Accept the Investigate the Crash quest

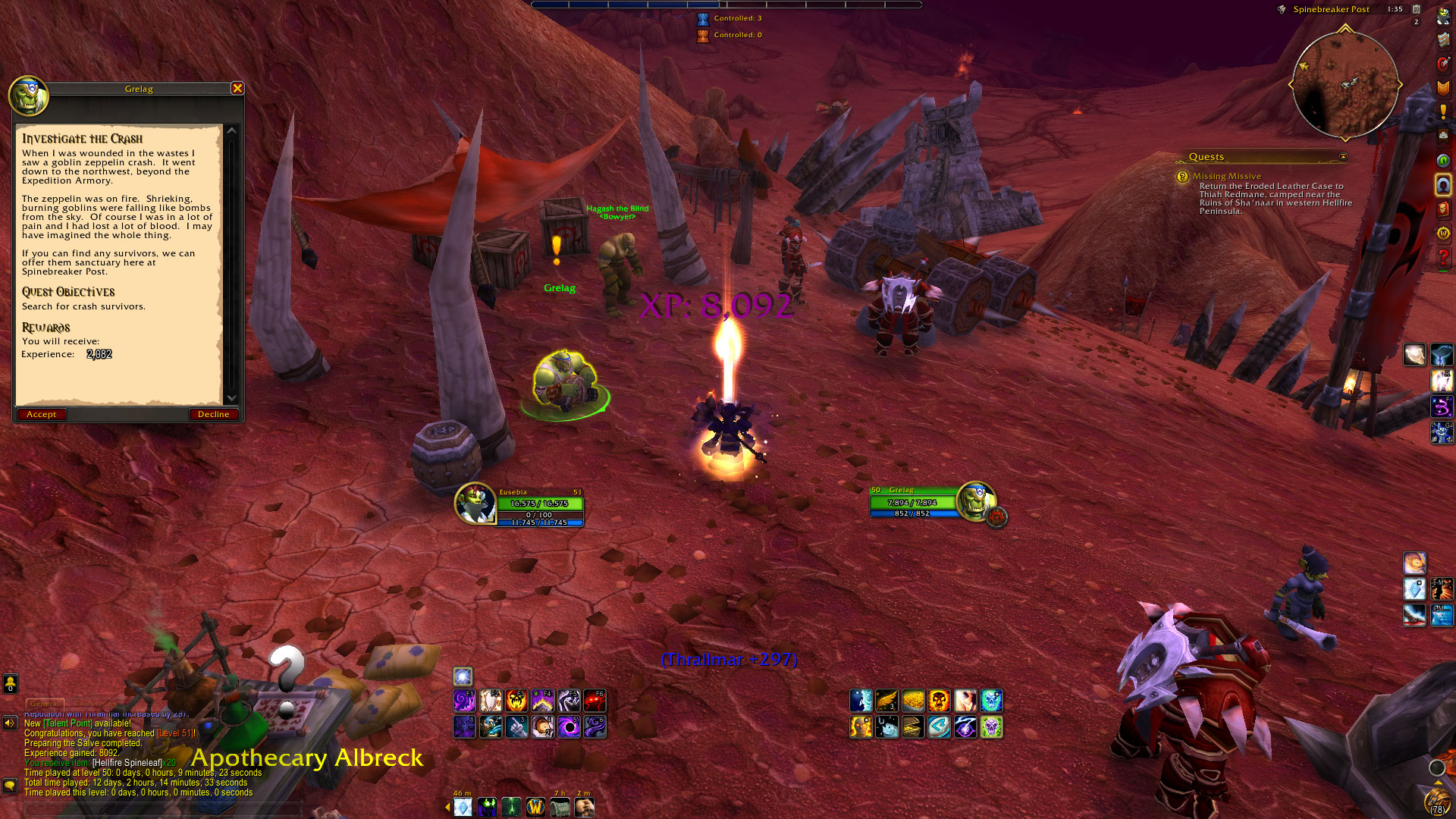(x=42, y=414)
